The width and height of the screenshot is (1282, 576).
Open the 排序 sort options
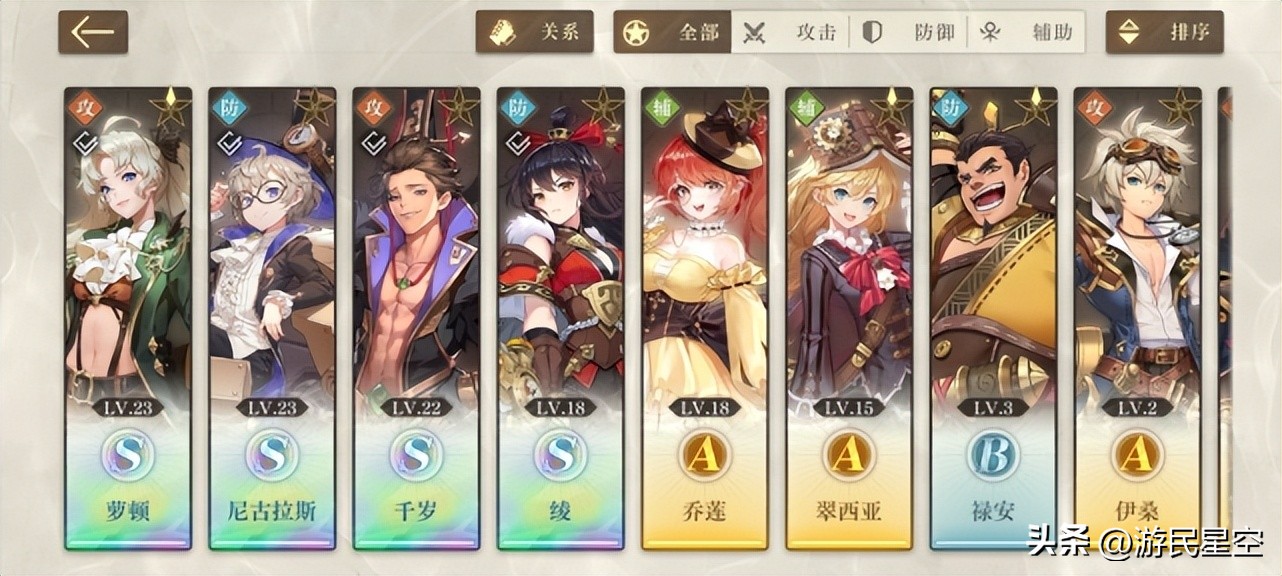(x=1165, y=32)
